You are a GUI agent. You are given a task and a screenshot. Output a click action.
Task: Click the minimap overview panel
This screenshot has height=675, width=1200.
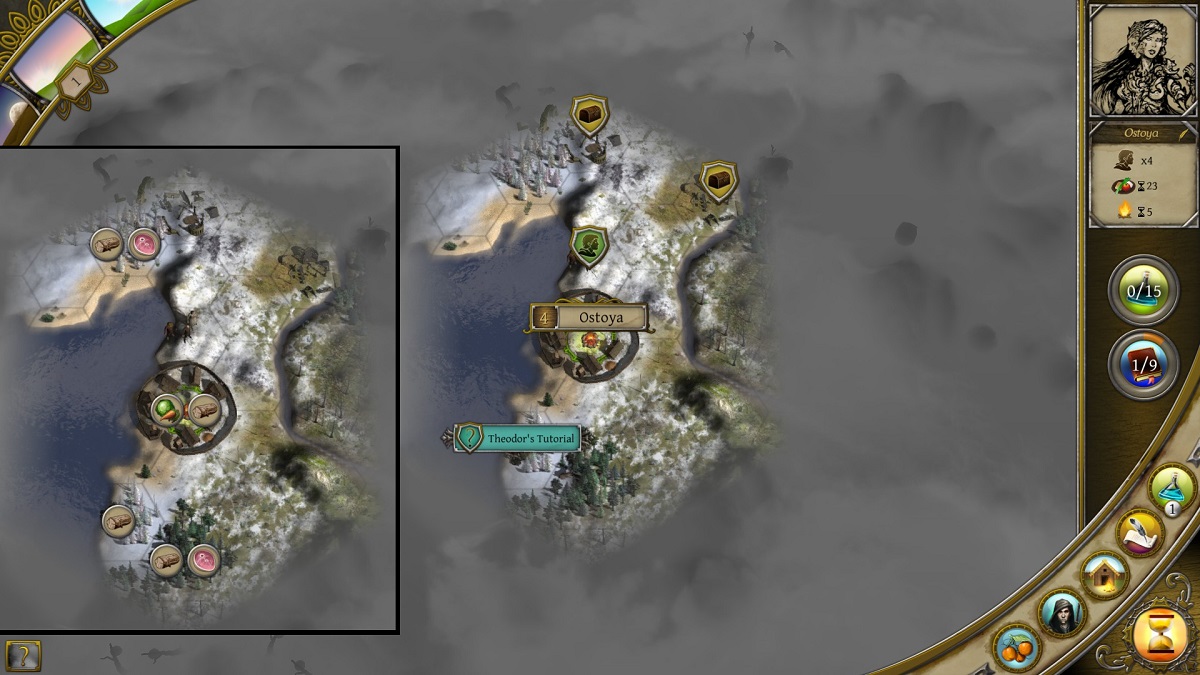(199, 390)
